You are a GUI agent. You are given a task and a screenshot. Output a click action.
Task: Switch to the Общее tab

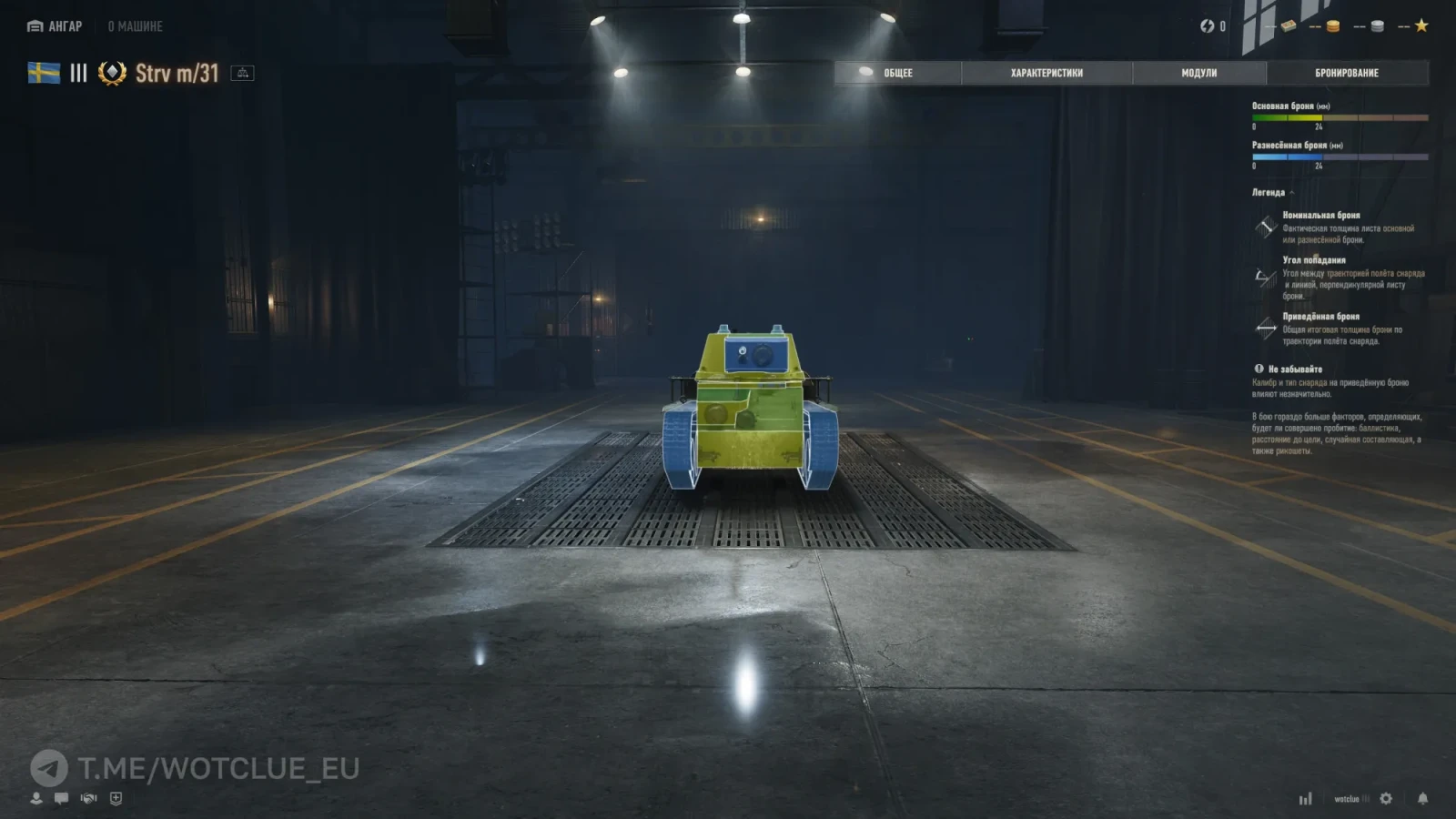897,73
